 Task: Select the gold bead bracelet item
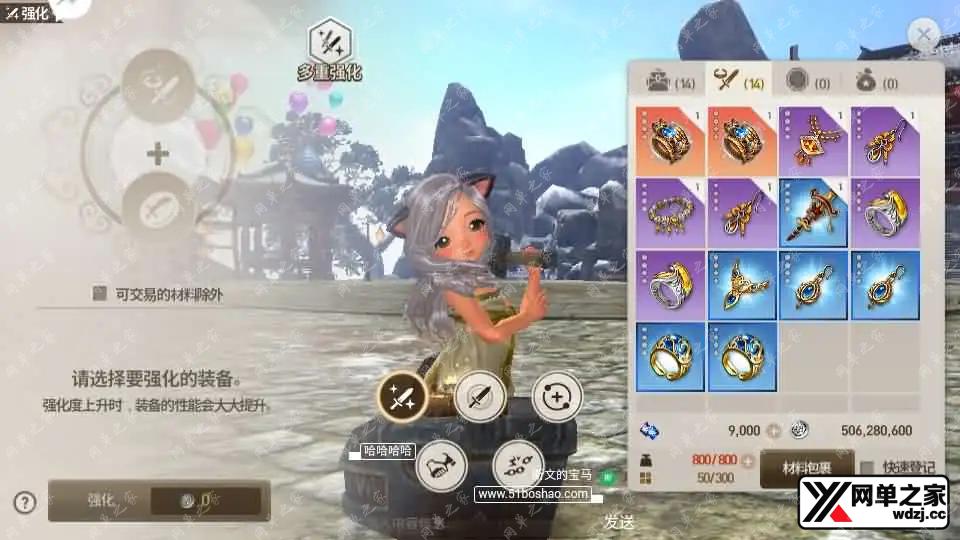670,213
